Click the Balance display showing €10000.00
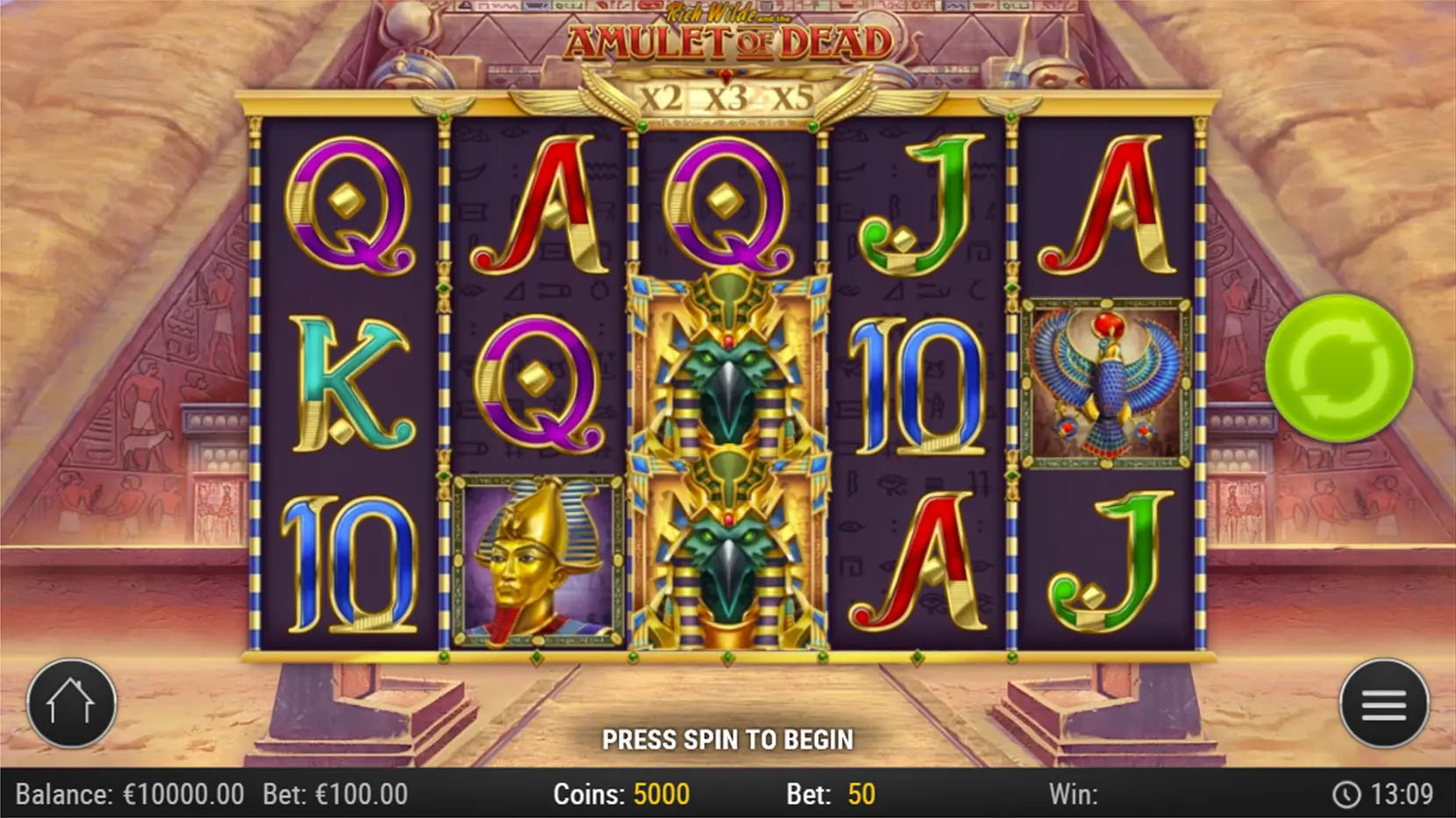This screenshot has height=818, width=1456. coord(132,793)
